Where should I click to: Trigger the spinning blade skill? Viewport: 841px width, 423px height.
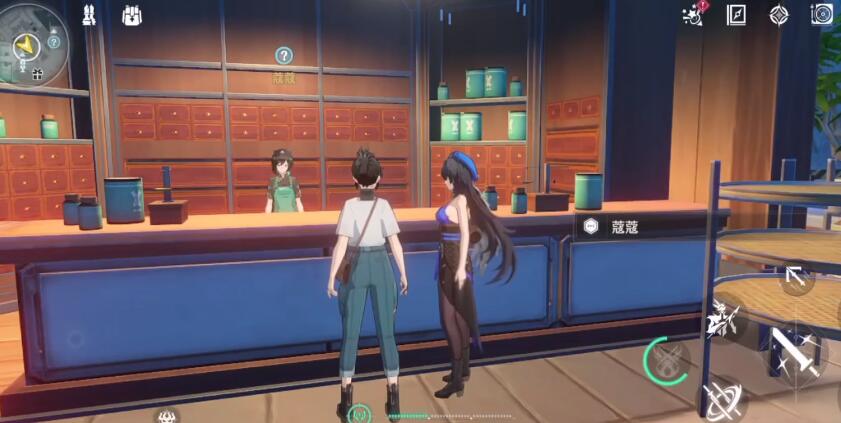721,400
